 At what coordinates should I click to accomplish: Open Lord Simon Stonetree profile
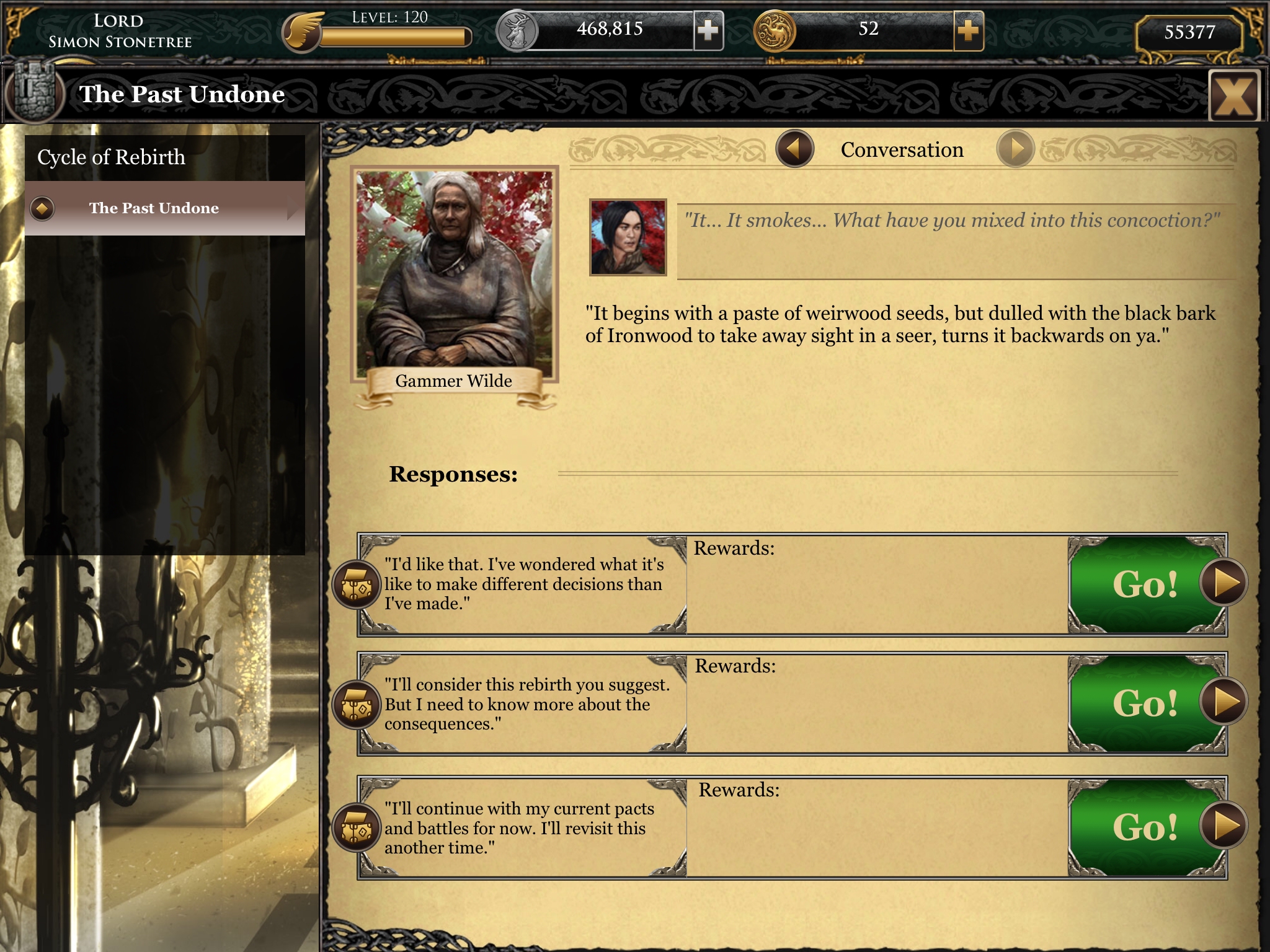click(120, 31)
